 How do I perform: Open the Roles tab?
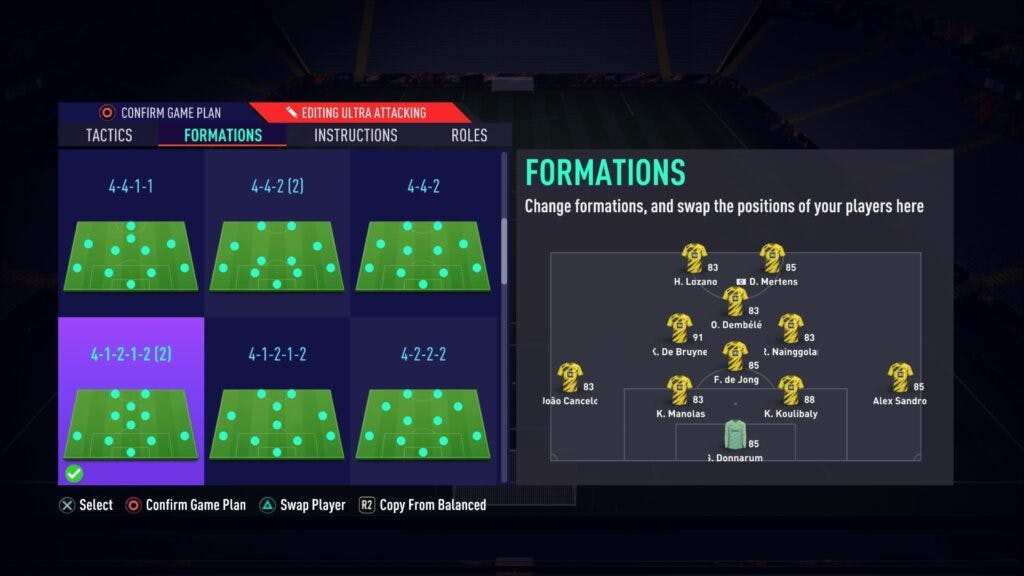click(x=469, y=135)
